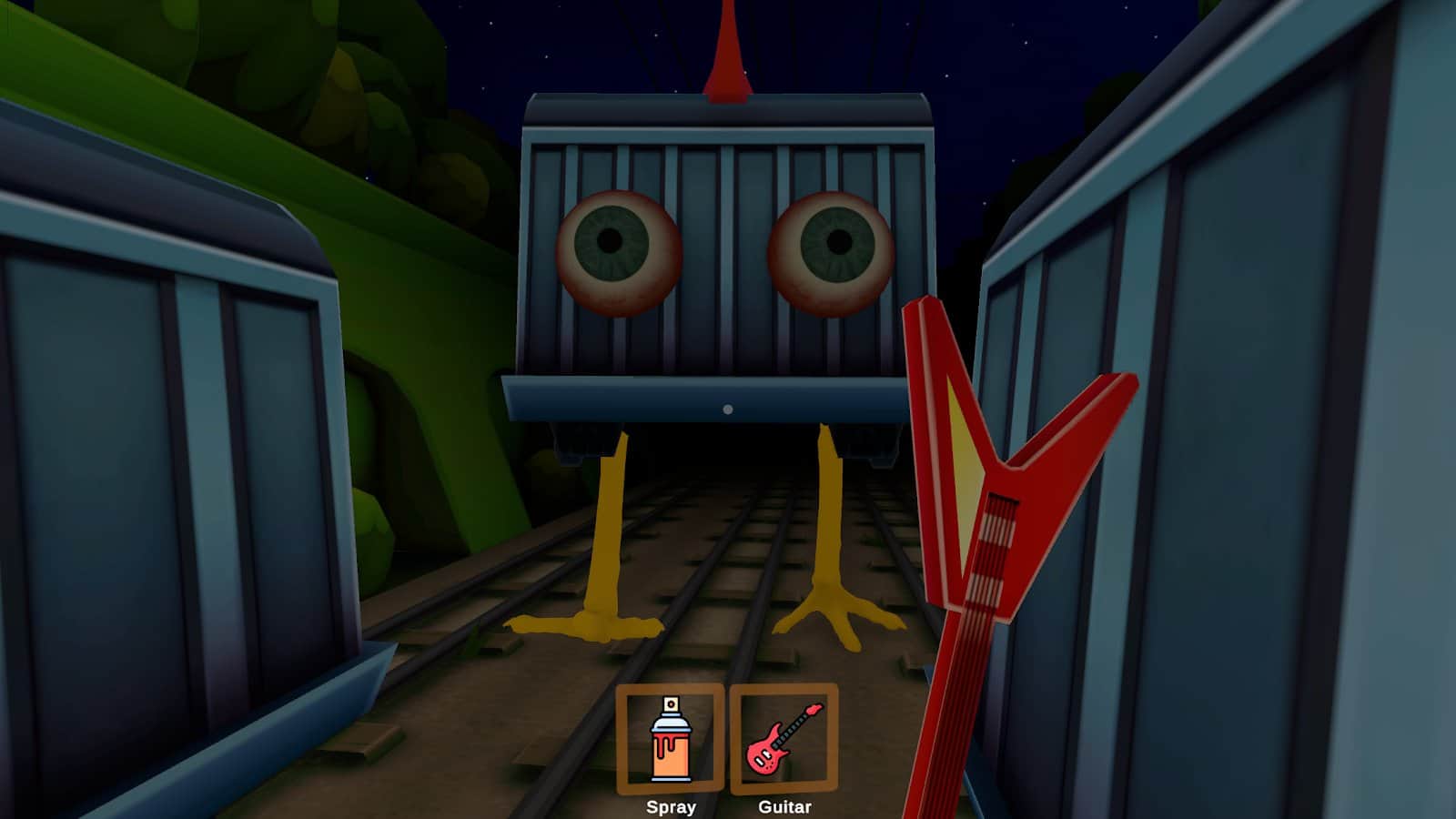Click the Guitar label text

point(784,806)
